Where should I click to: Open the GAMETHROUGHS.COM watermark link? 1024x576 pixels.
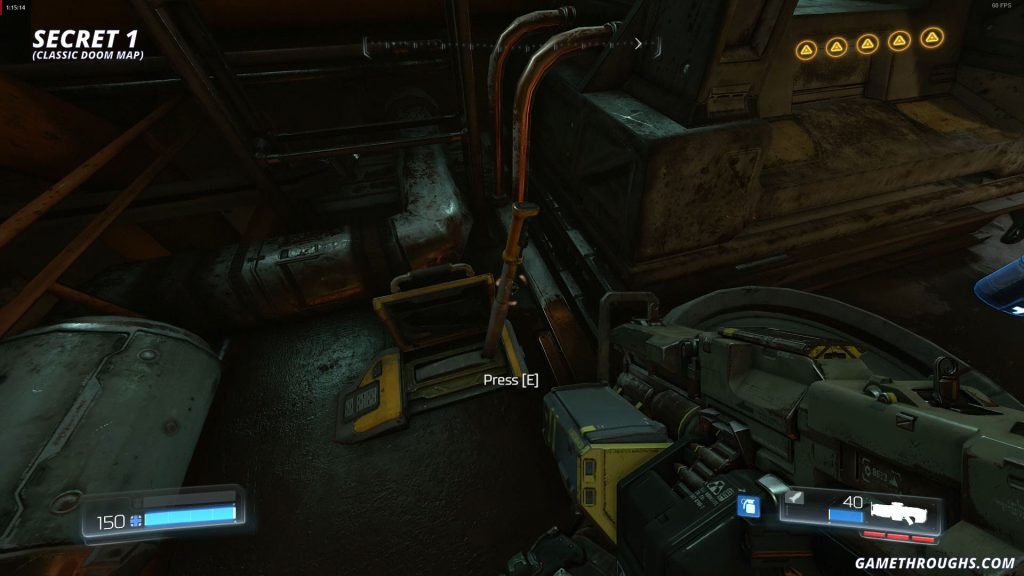pyautogui.click(x=934, y=563)
